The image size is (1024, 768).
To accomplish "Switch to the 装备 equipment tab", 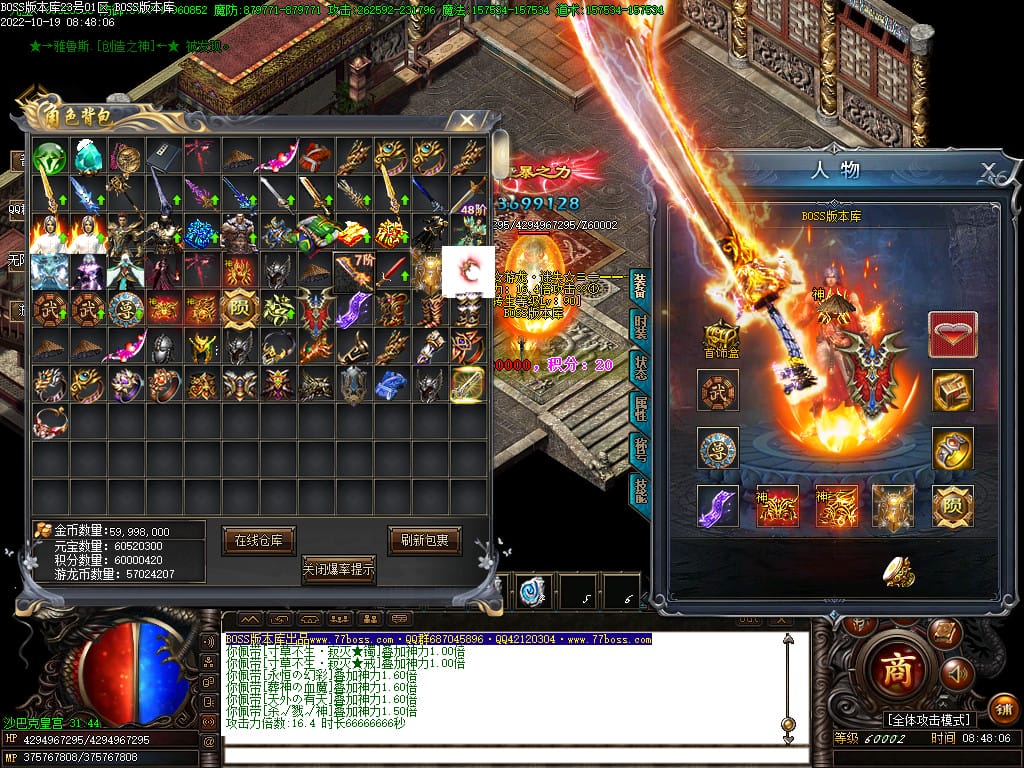I will pos(640,287).
